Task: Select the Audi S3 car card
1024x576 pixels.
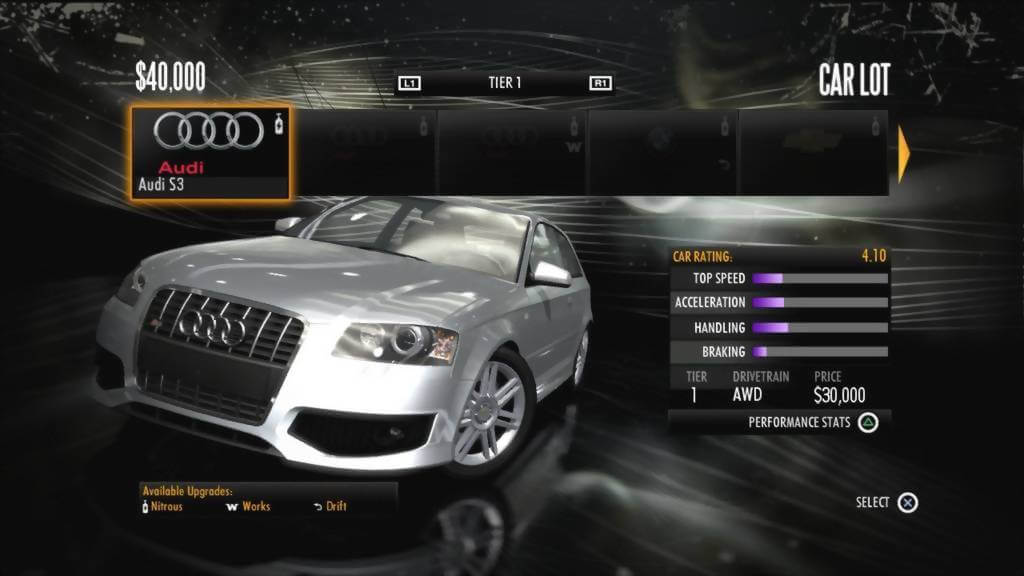Action: click(x=211, y=153)
